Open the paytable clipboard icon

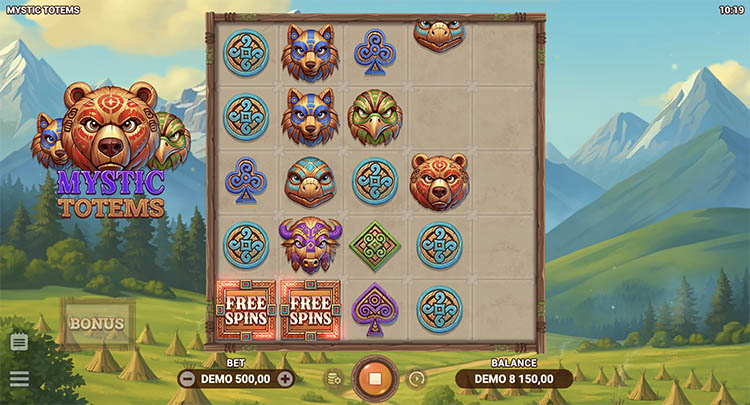tap(19, 342)
